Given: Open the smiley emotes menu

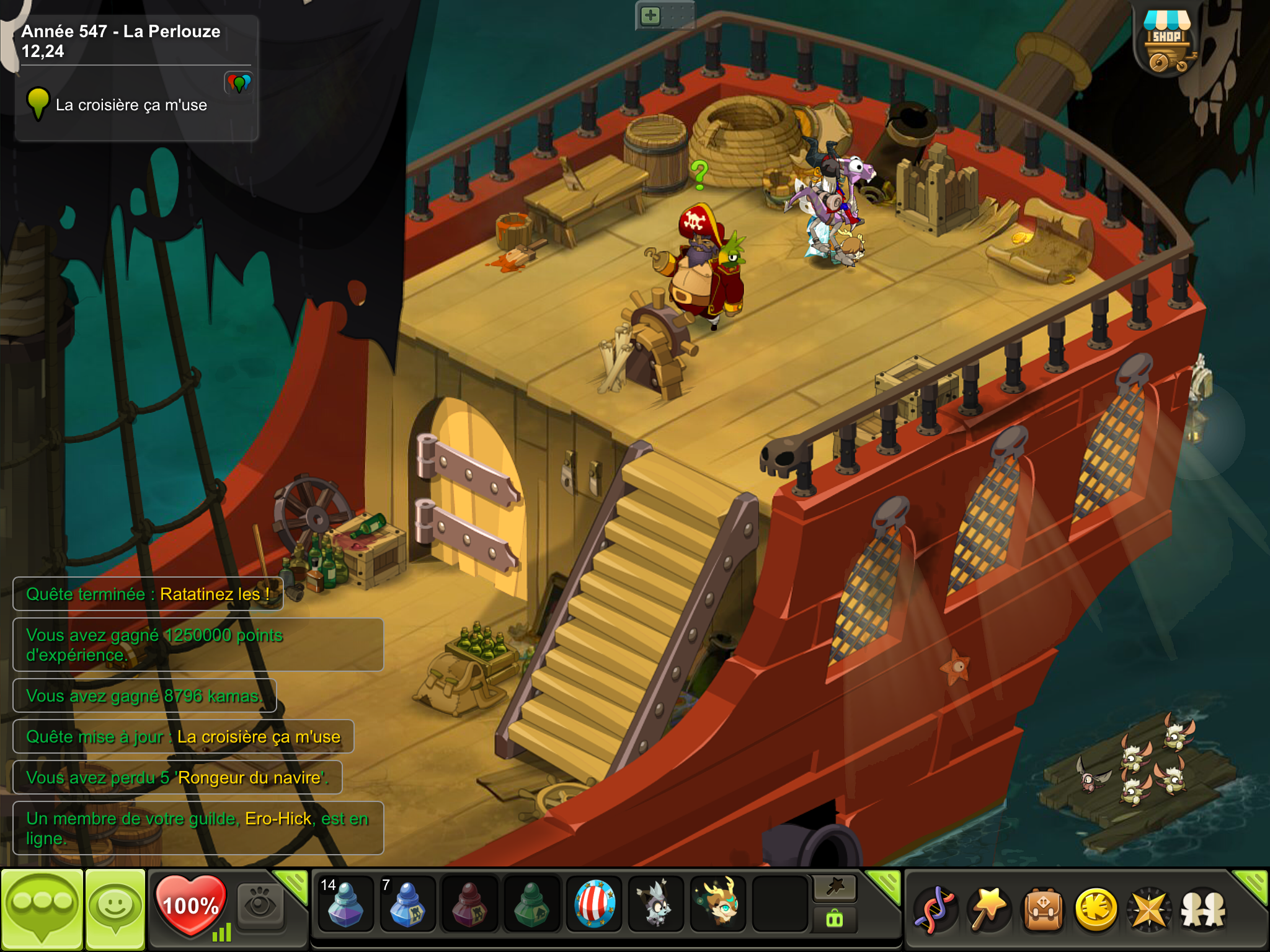Looking at the screenshot, I should (x=115, y=909).
